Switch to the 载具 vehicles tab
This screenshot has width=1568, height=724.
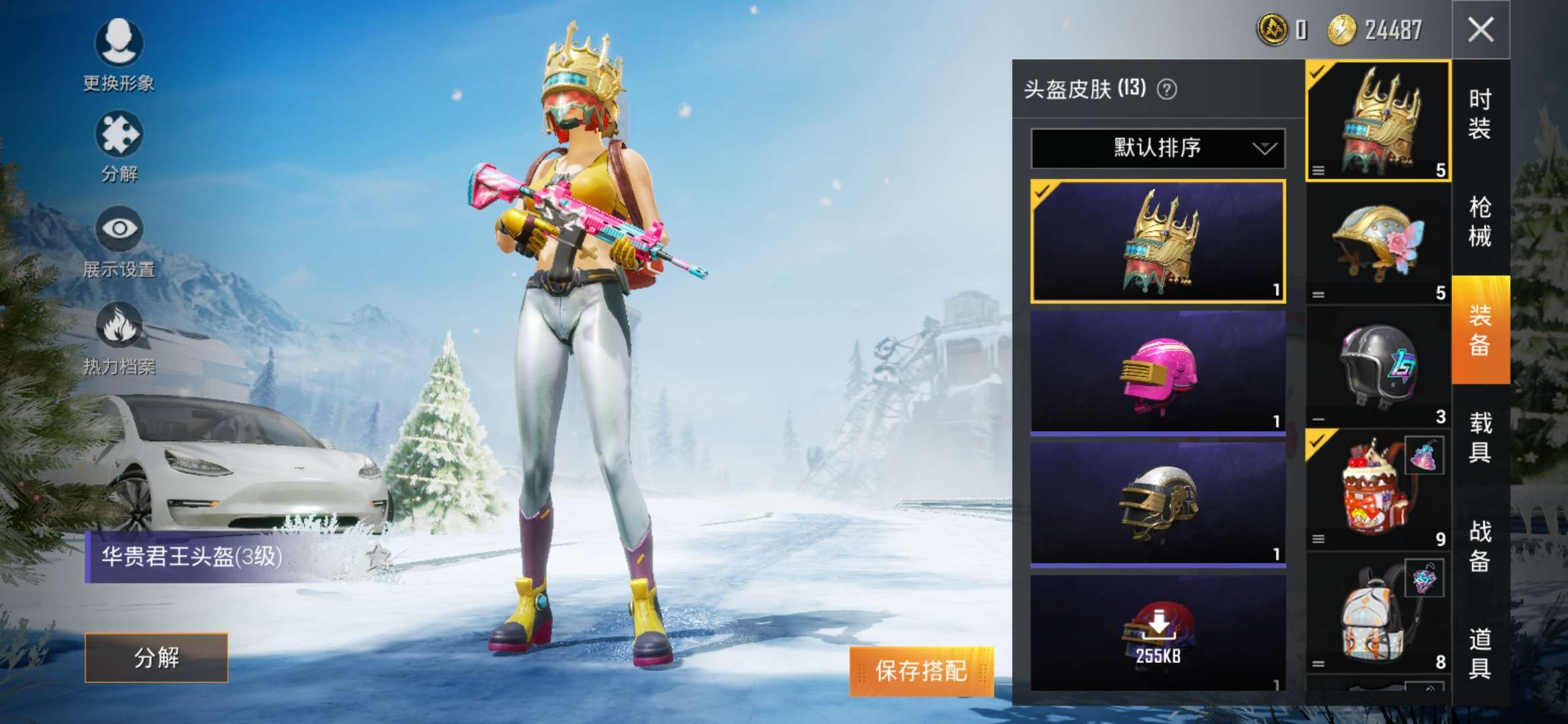point(1480,437)
